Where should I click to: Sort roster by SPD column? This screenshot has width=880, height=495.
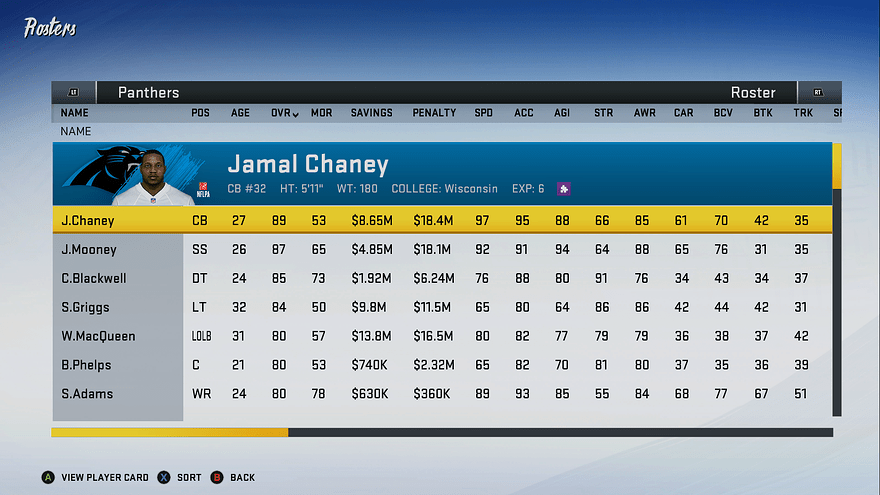(484, 113)
